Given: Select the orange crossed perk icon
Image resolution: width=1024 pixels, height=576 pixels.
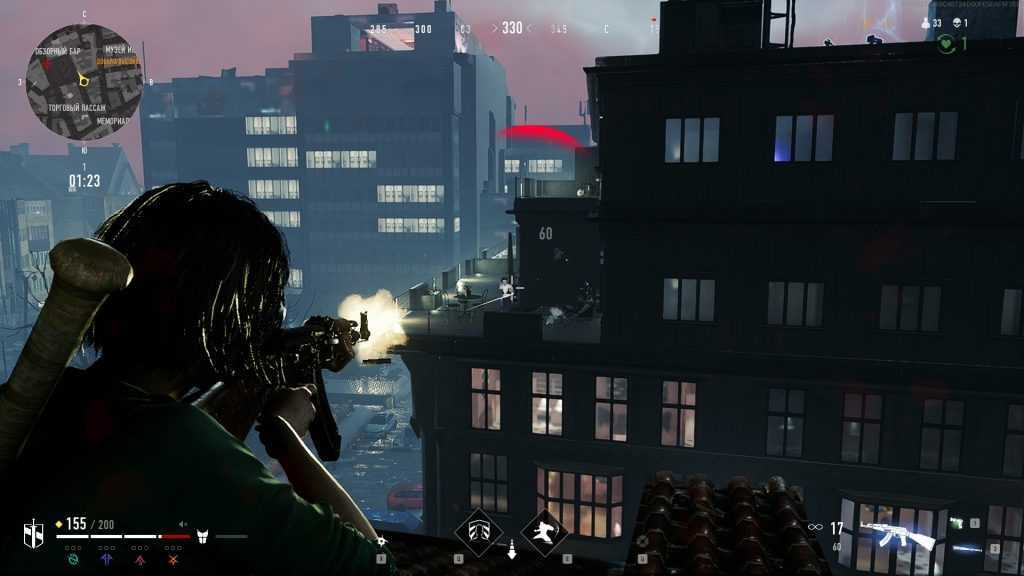Looking at the screenshot, I should click(173, 561).
